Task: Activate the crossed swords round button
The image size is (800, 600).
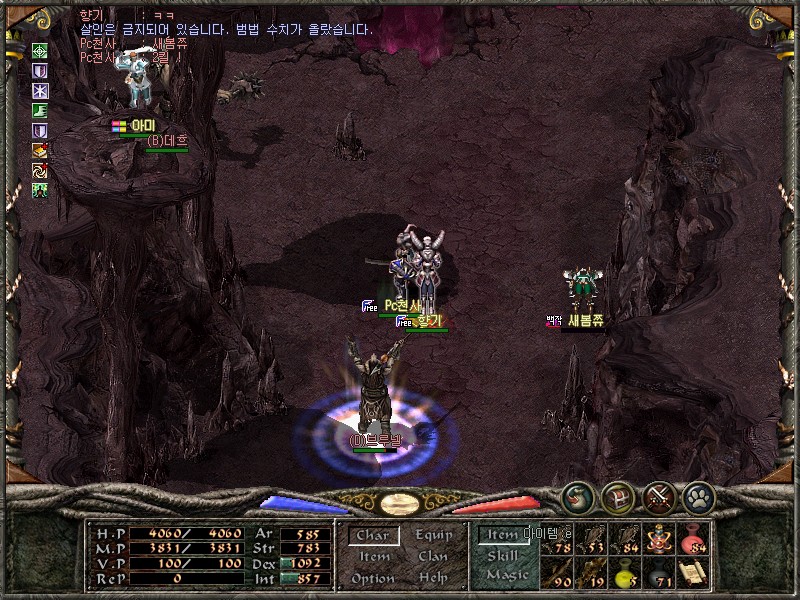Action: coord(659,495)
